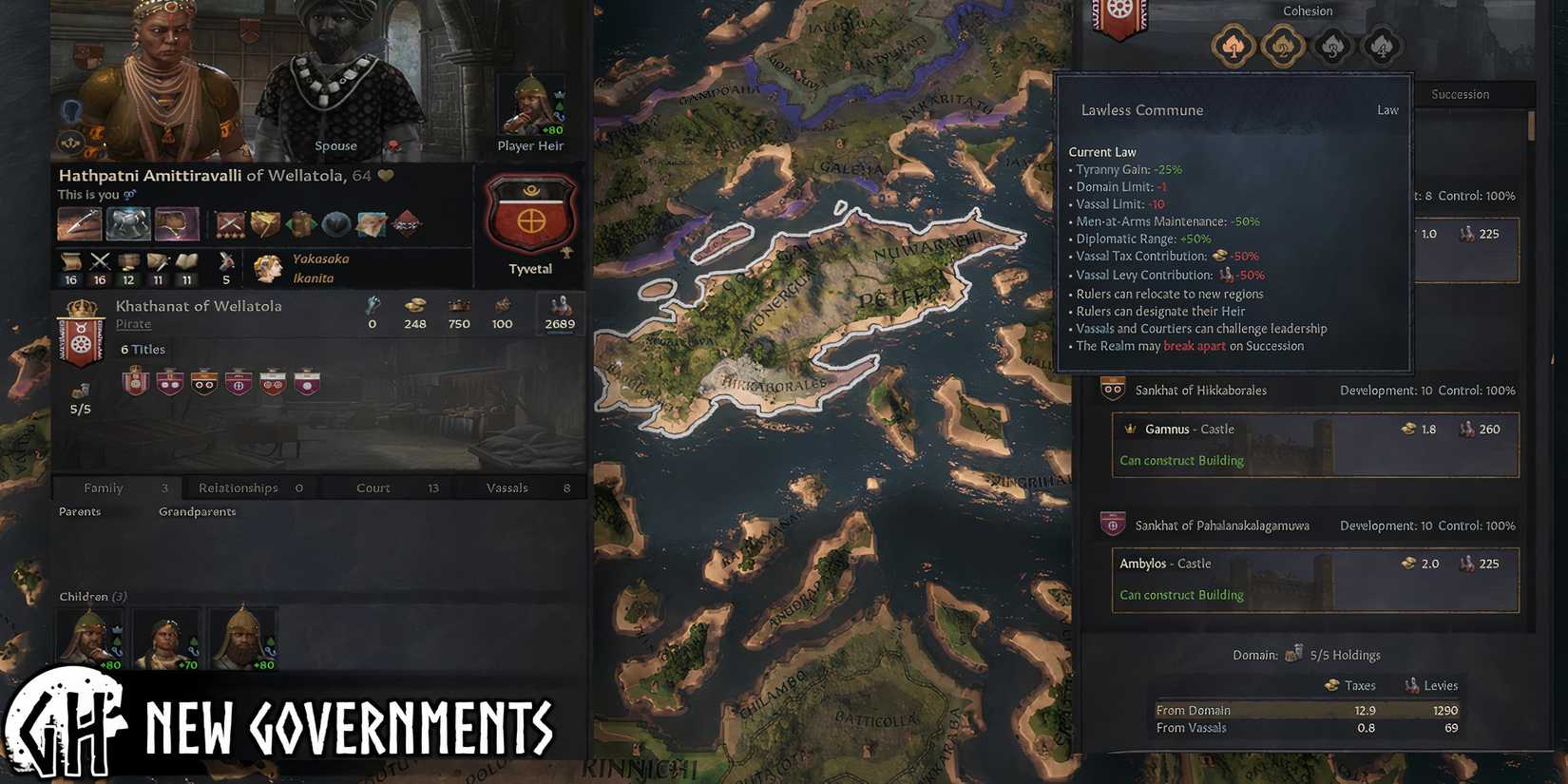Click Can construct Building under Gamnus castle
Image resolution: width=1568 pixels, height=784 pixels.
coord(1181,460)
